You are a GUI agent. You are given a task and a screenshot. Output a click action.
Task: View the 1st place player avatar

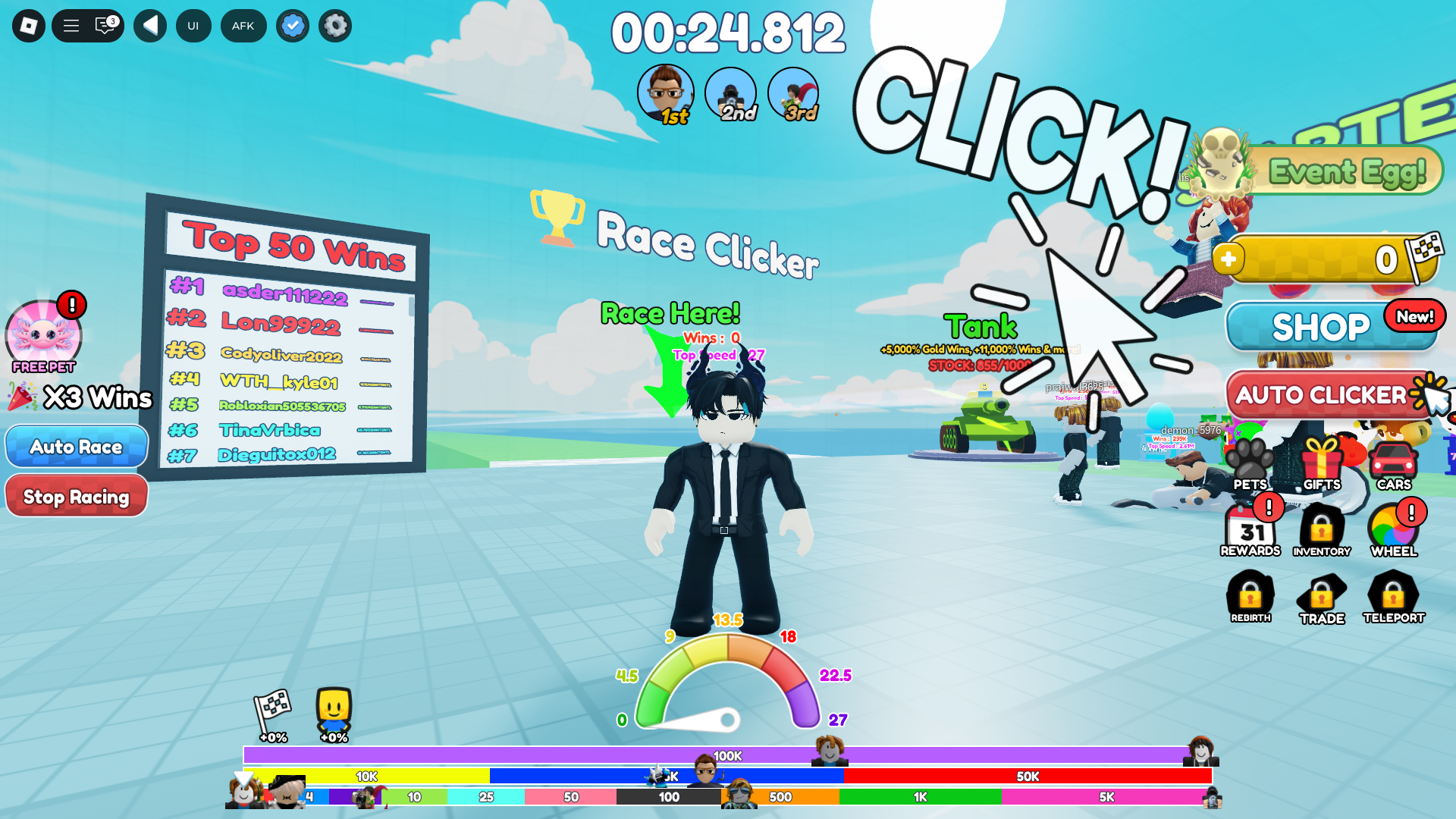pos(667,93)
